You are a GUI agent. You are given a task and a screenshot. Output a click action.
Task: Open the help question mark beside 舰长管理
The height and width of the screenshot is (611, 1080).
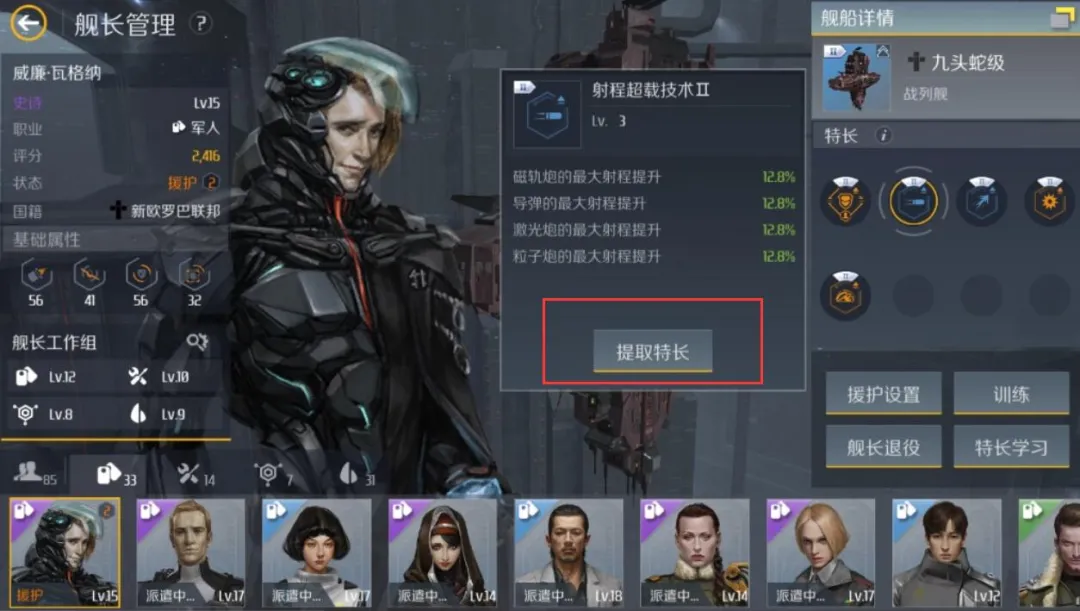[x=202, y=23]
